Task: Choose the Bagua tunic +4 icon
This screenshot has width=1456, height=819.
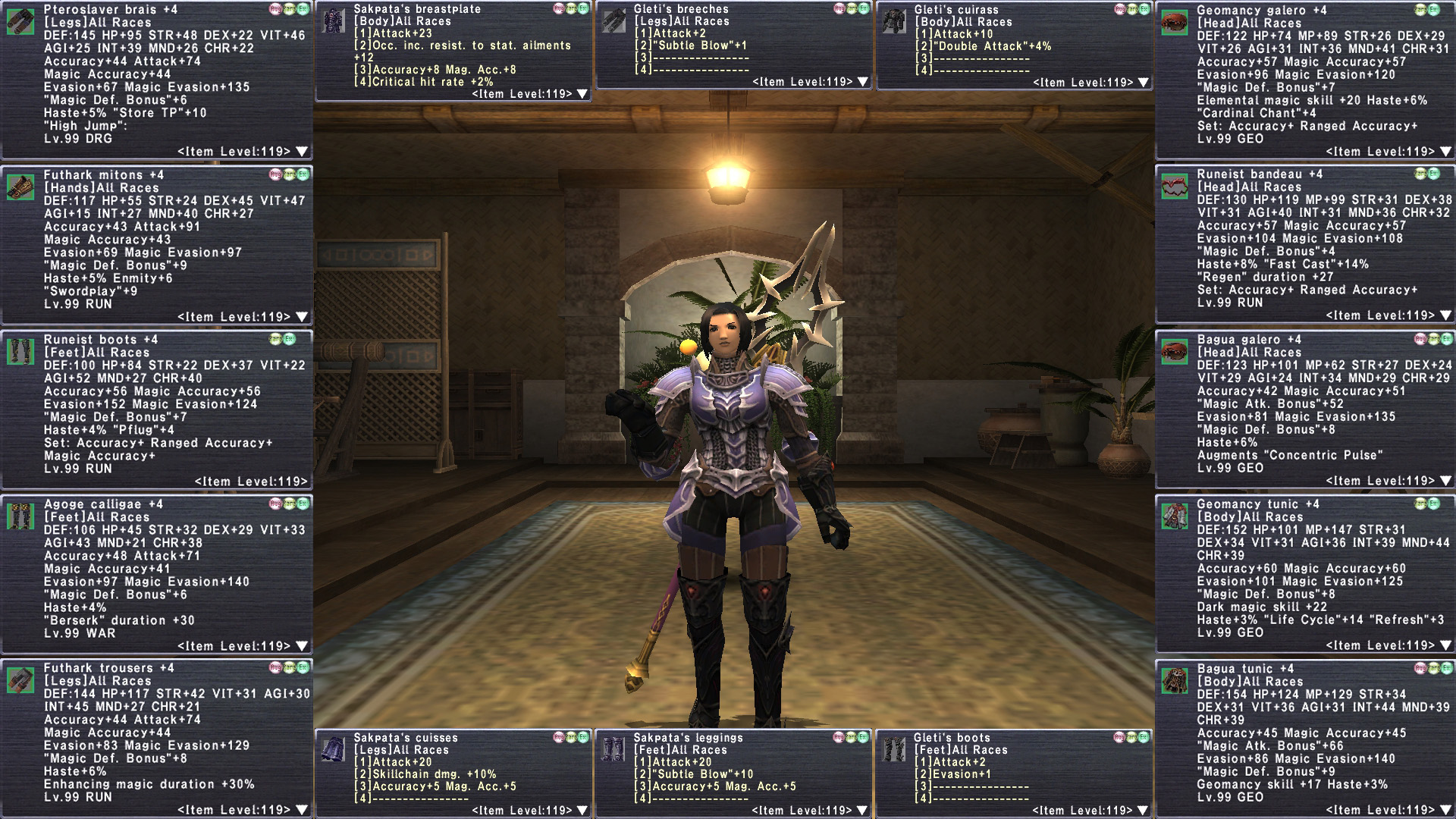Action: pos(1174,681)
